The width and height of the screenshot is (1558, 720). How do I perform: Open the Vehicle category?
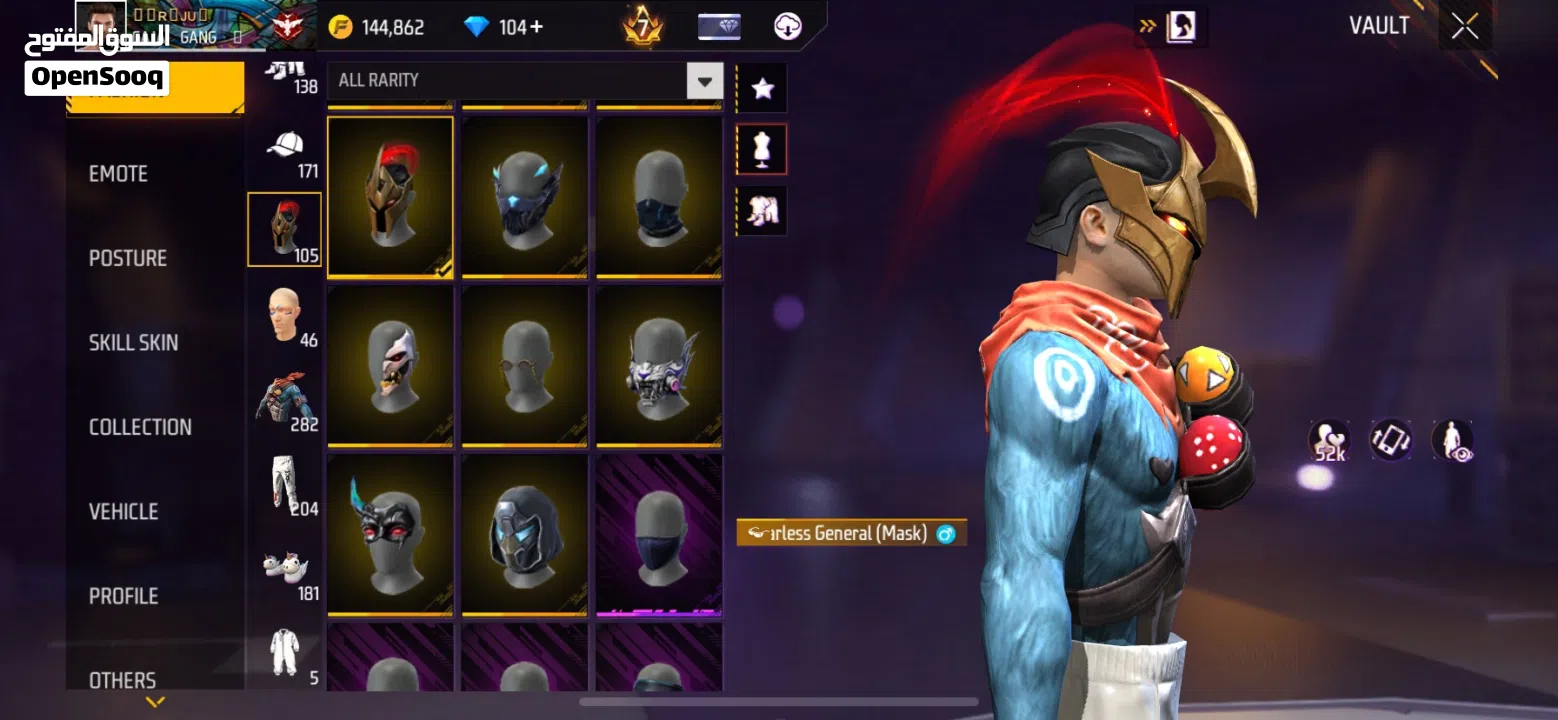coord(123,512)
